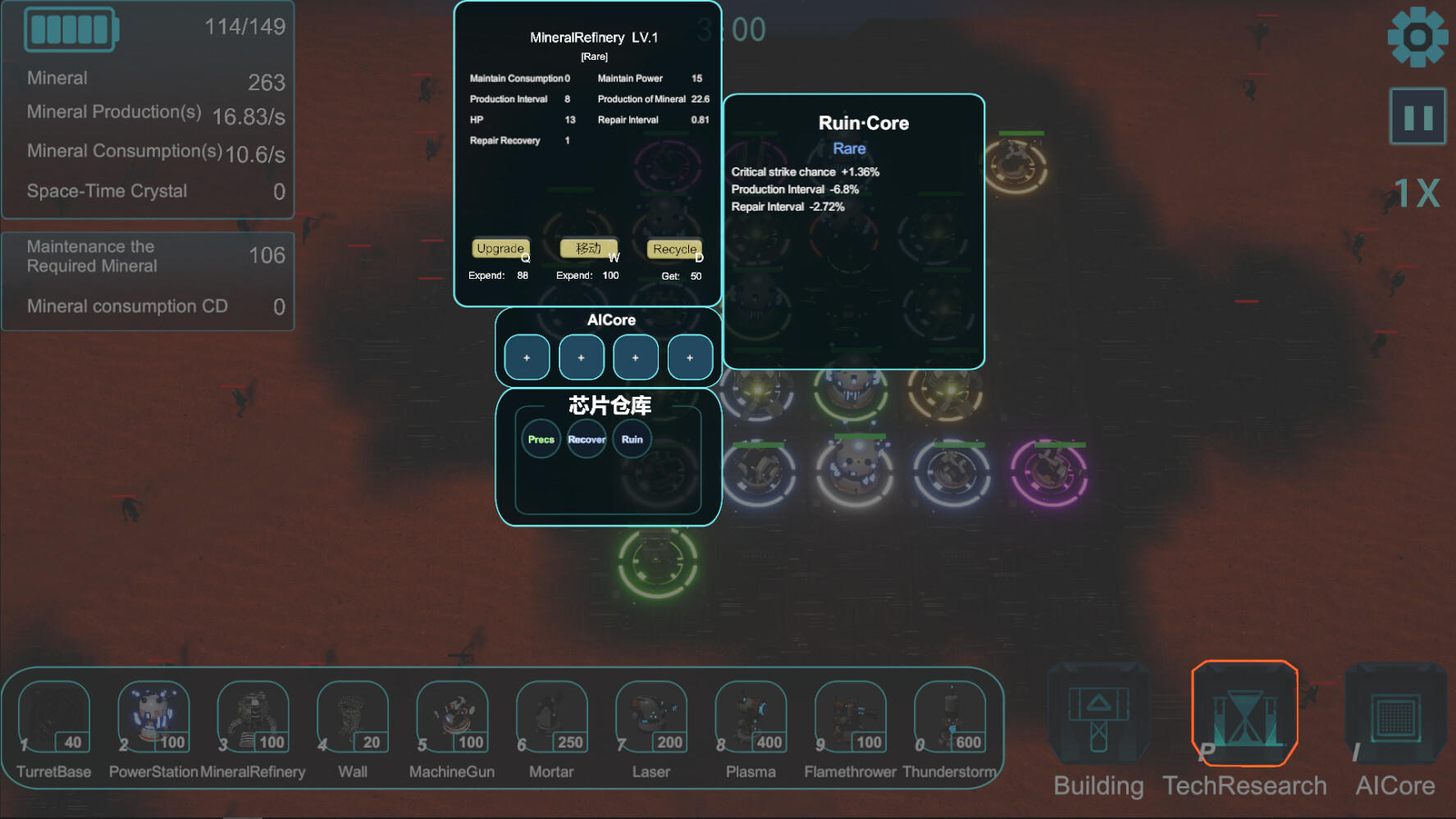
Task: Select the Thunderstorm turret icon
Action: pos(949,717)
